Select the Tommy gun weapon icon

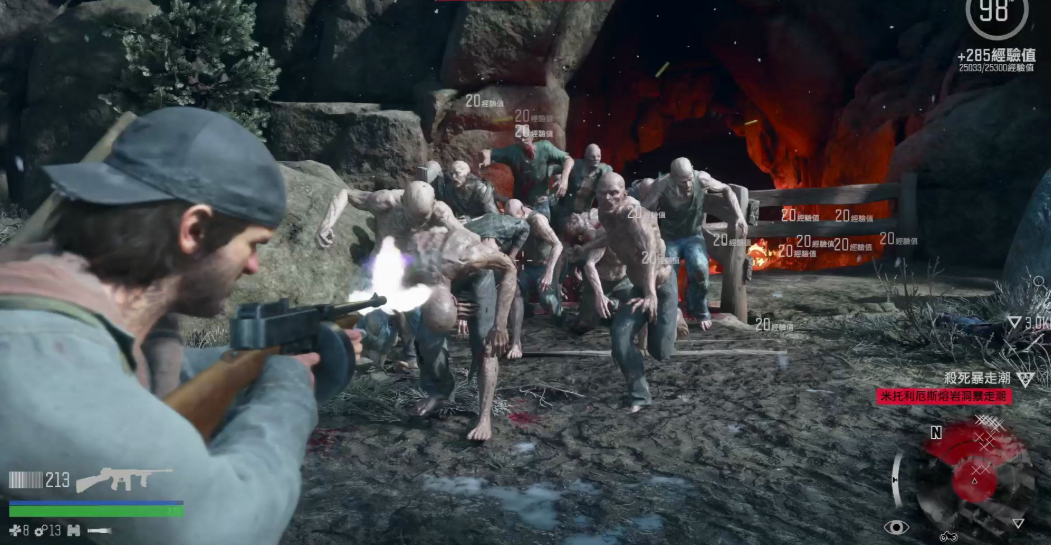point(123,479)
